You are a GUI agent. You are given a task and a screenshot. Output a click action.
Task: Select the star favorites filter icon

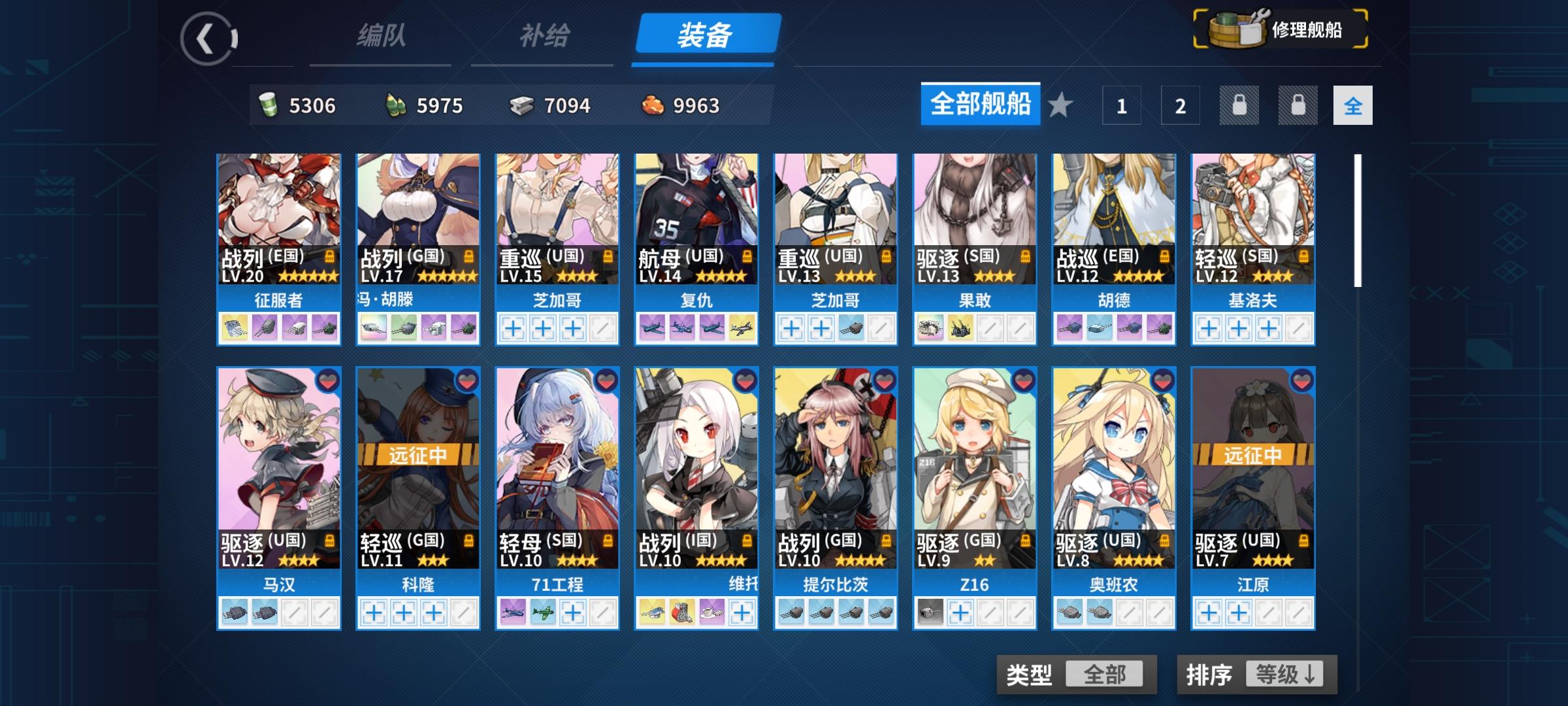[x=1058, y=105]
